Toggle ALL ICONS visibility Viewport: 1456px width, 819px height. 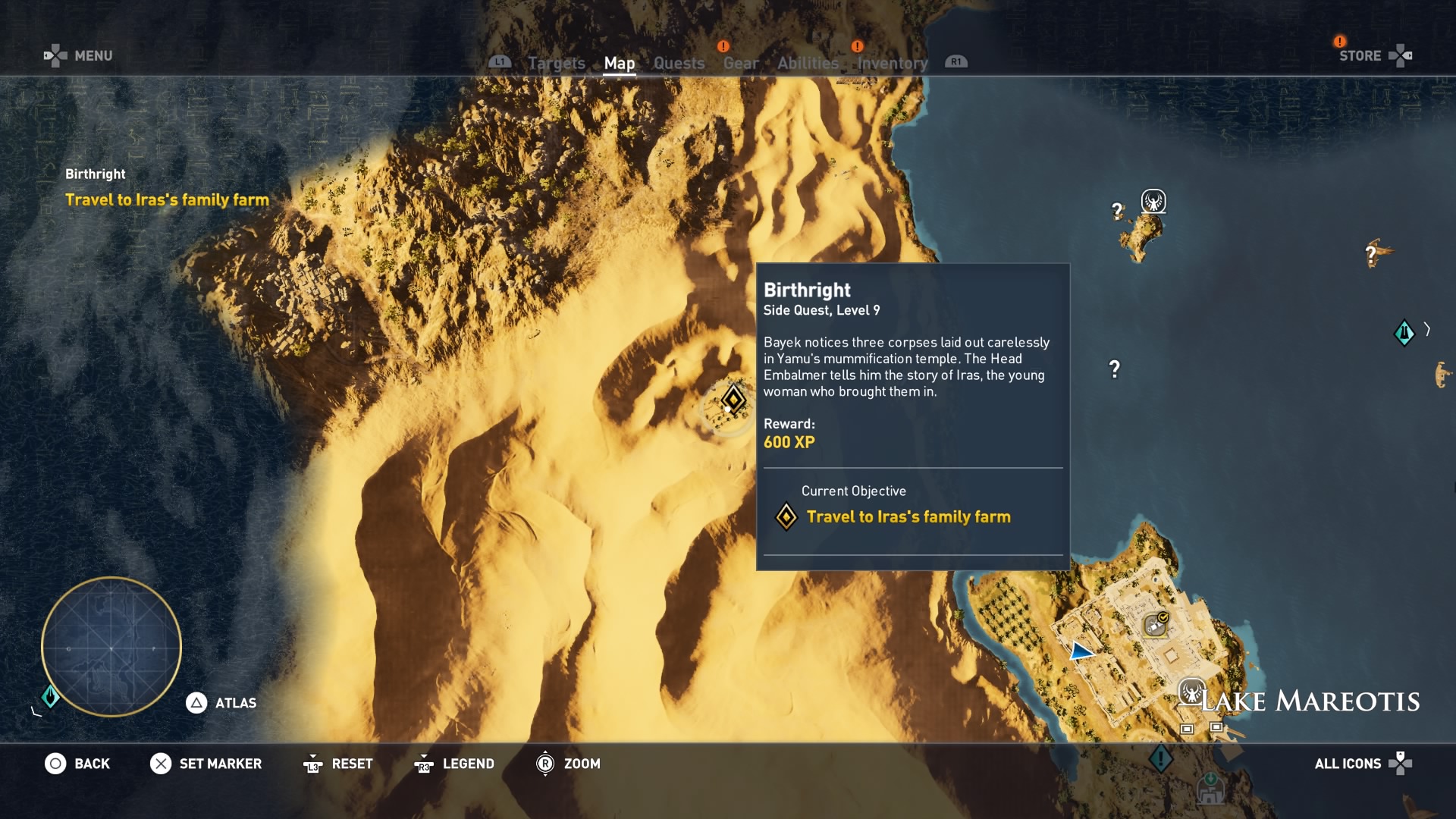[x=1350, y=764]
